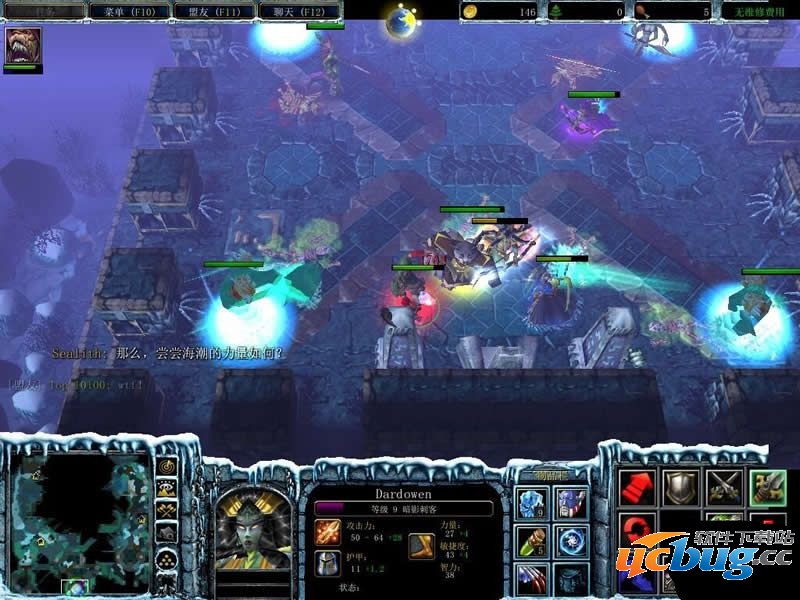This screenshot has width=800, height=600.
Task: Click the Hold Position shield command
Action: pos(680,487)
